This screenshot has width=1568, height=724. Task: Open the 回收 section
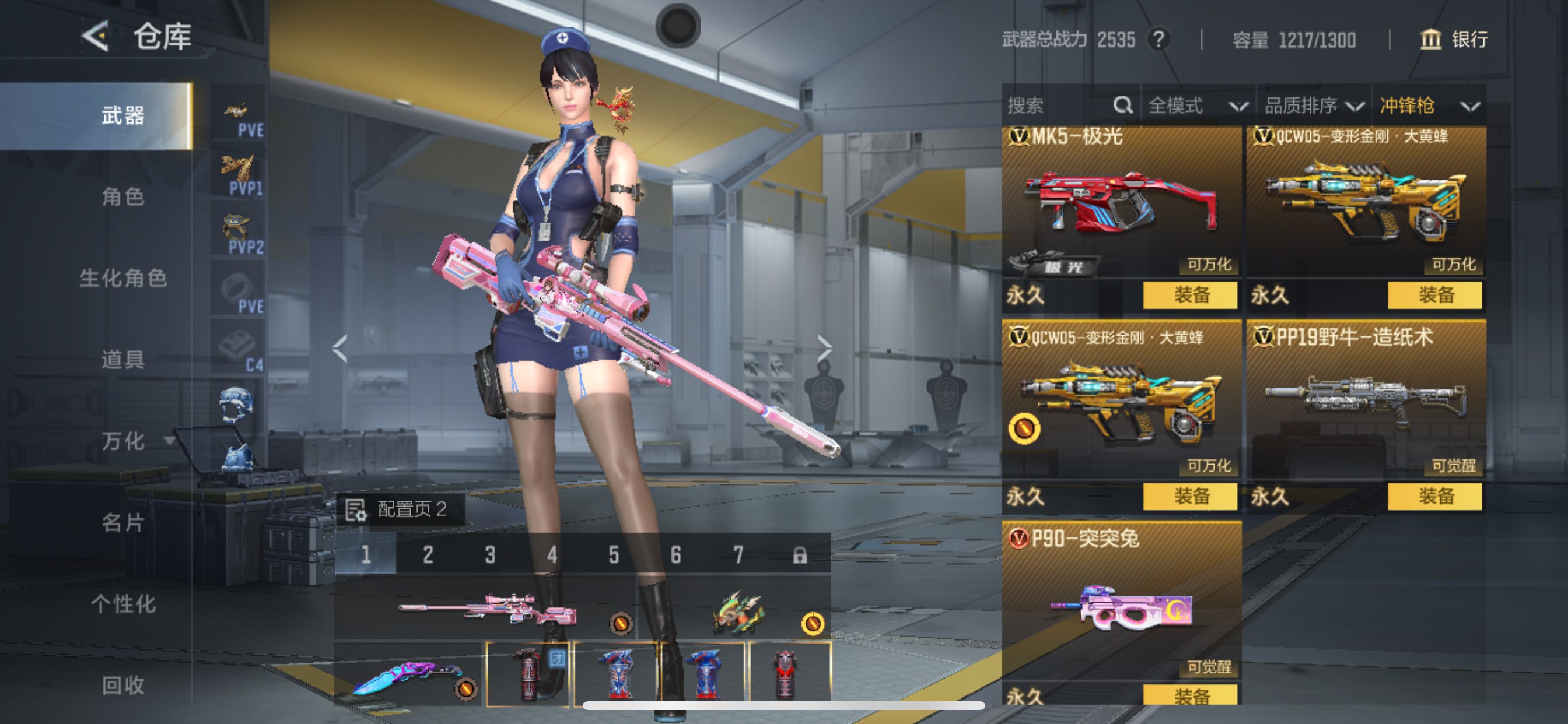[123, 685]
